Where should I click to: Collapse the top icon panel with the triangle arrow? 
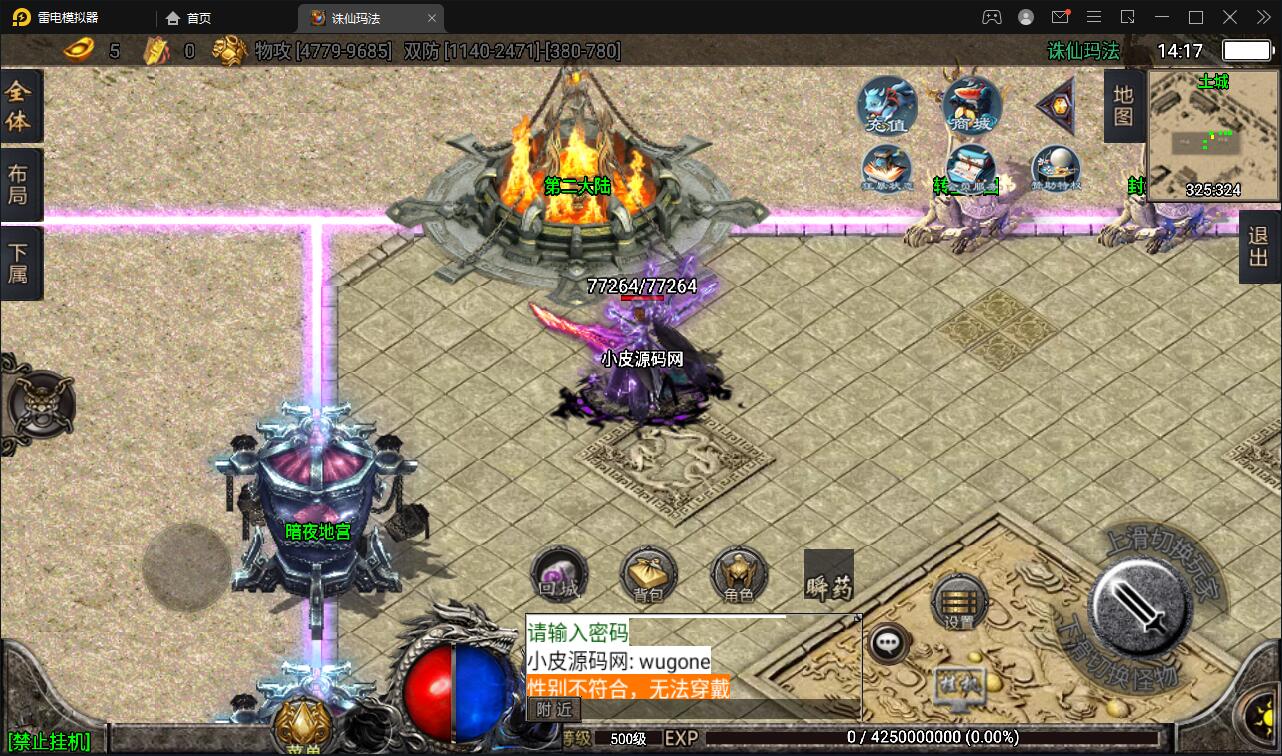1055,105
